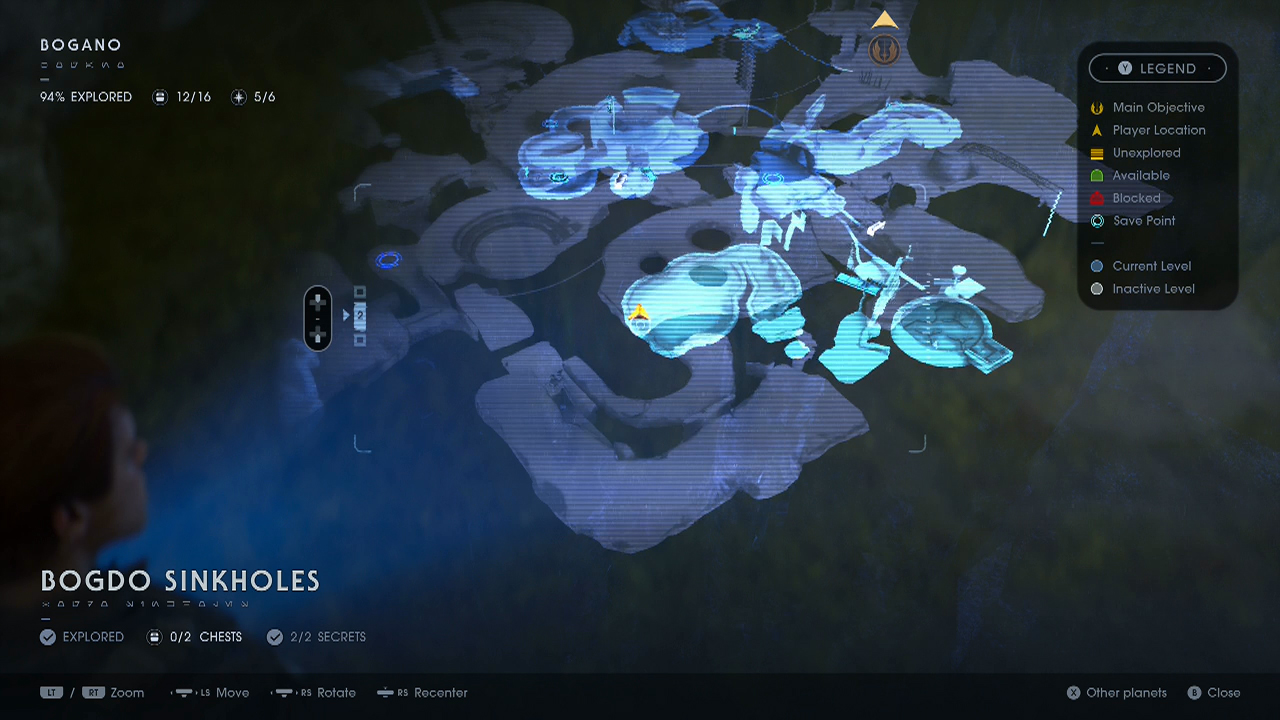Close the holomap with the B button
This screenshot has width=1280, height=720.
point(1196,692)
